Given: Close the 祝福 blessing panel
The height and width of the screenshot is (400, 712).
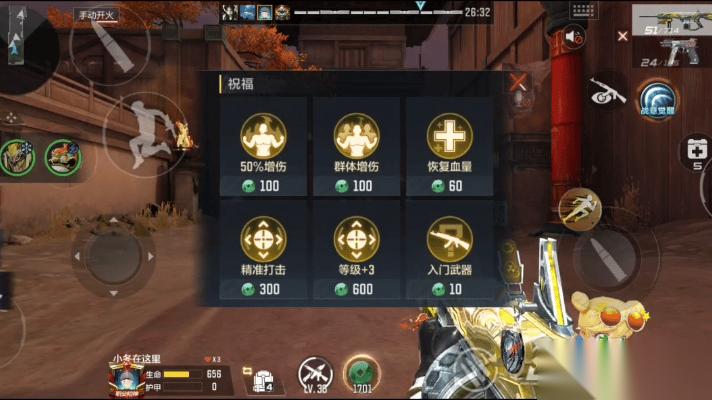Looking at the screenshot, I should (x=517, y=83).
